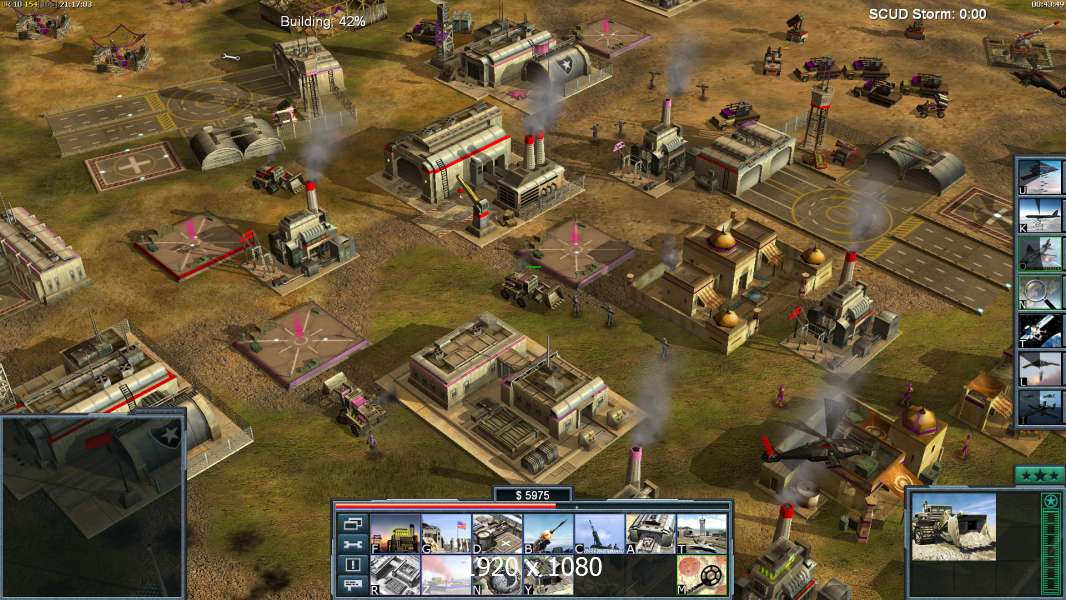Select the barracks build icon with flag

tap(446, 534)
